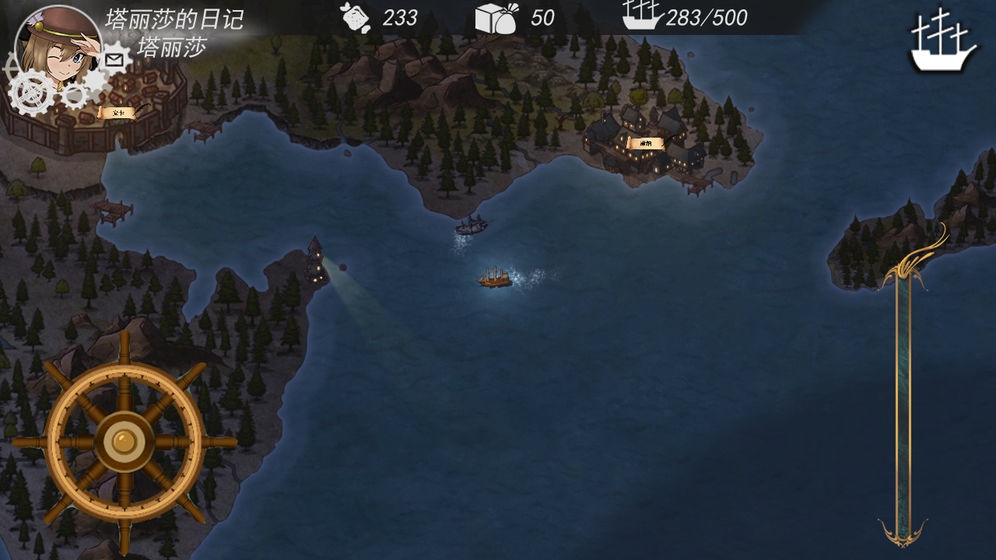
Task: Open the fleet via the sailing ship icon
Action: click(x=942, y=42)
